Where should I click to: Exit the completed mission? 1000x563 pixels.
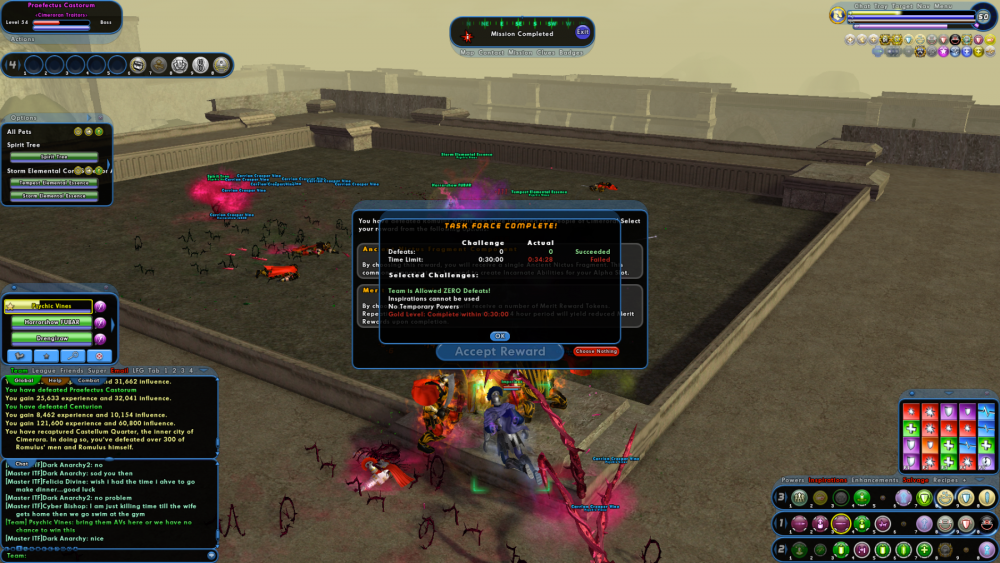coord(583,32)
